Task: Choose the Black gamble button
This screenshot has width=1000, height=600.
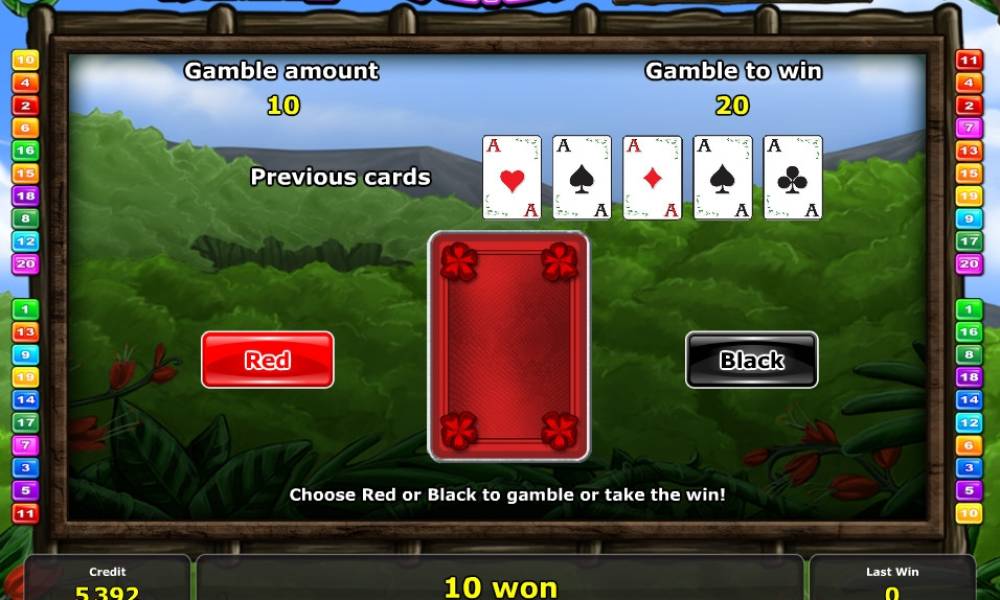Action: (x=751, y=360)
